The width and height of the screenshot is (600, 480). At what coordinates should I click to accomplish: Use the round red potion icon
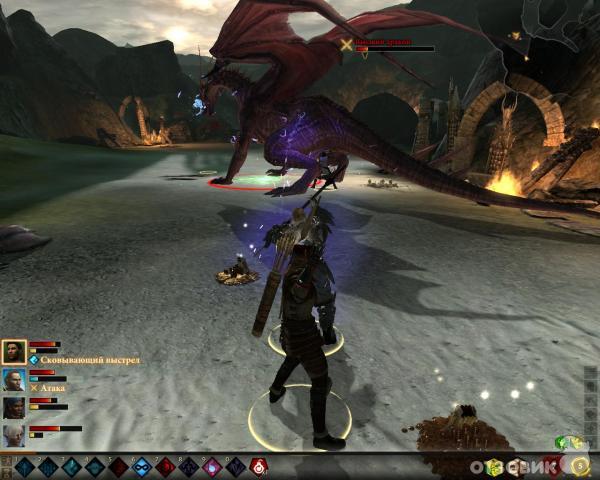[x=259, y=466]
